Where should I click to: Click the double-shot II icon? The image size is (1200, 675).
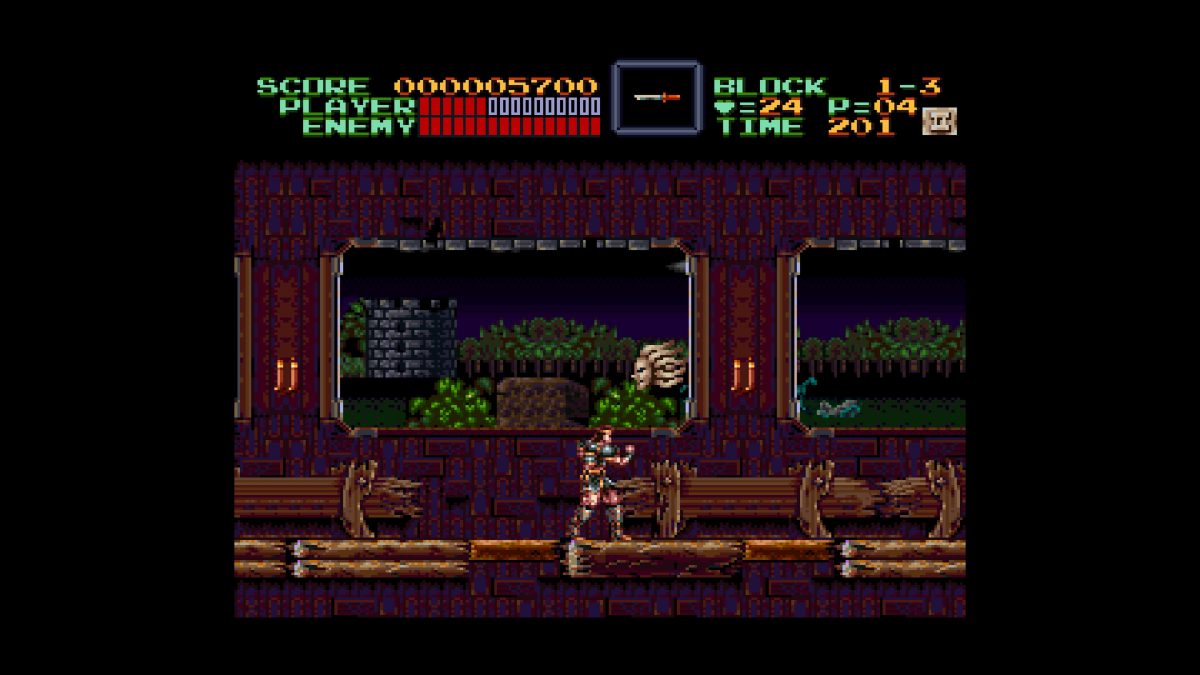click(939, 121)
